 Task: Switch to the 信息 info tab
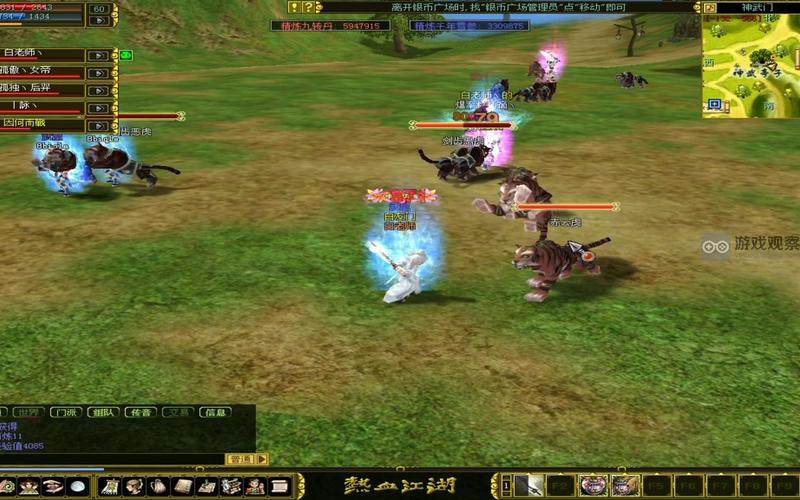[x=215, y=412]
